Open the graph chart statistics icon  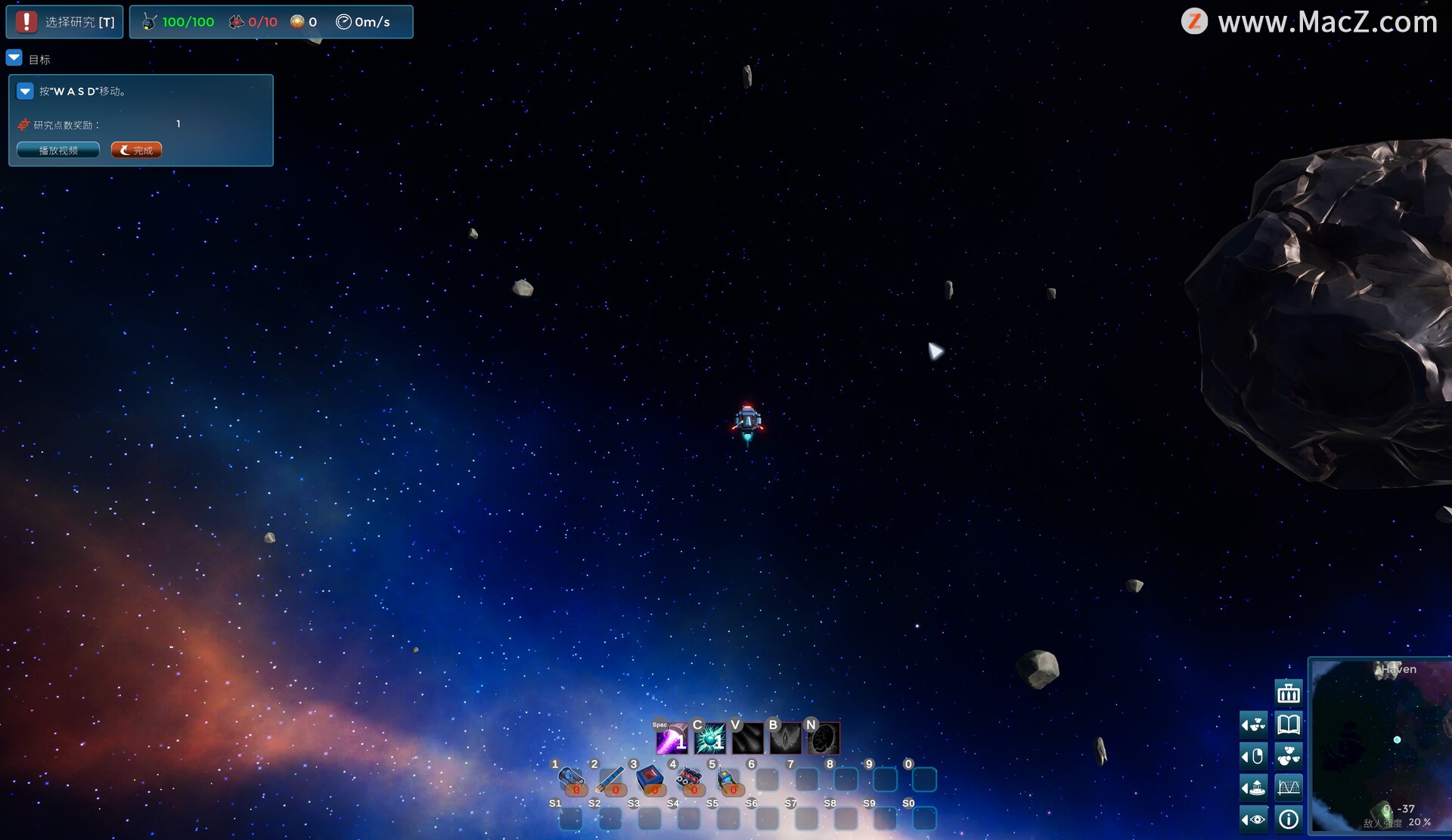point(1289,788)
